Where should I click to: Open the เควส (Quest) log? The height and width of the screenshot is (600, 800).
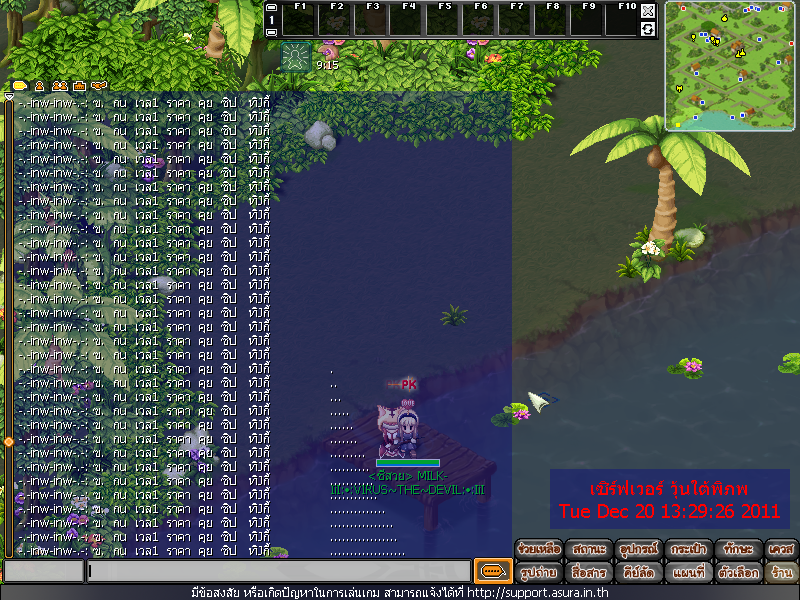(781, 550)
